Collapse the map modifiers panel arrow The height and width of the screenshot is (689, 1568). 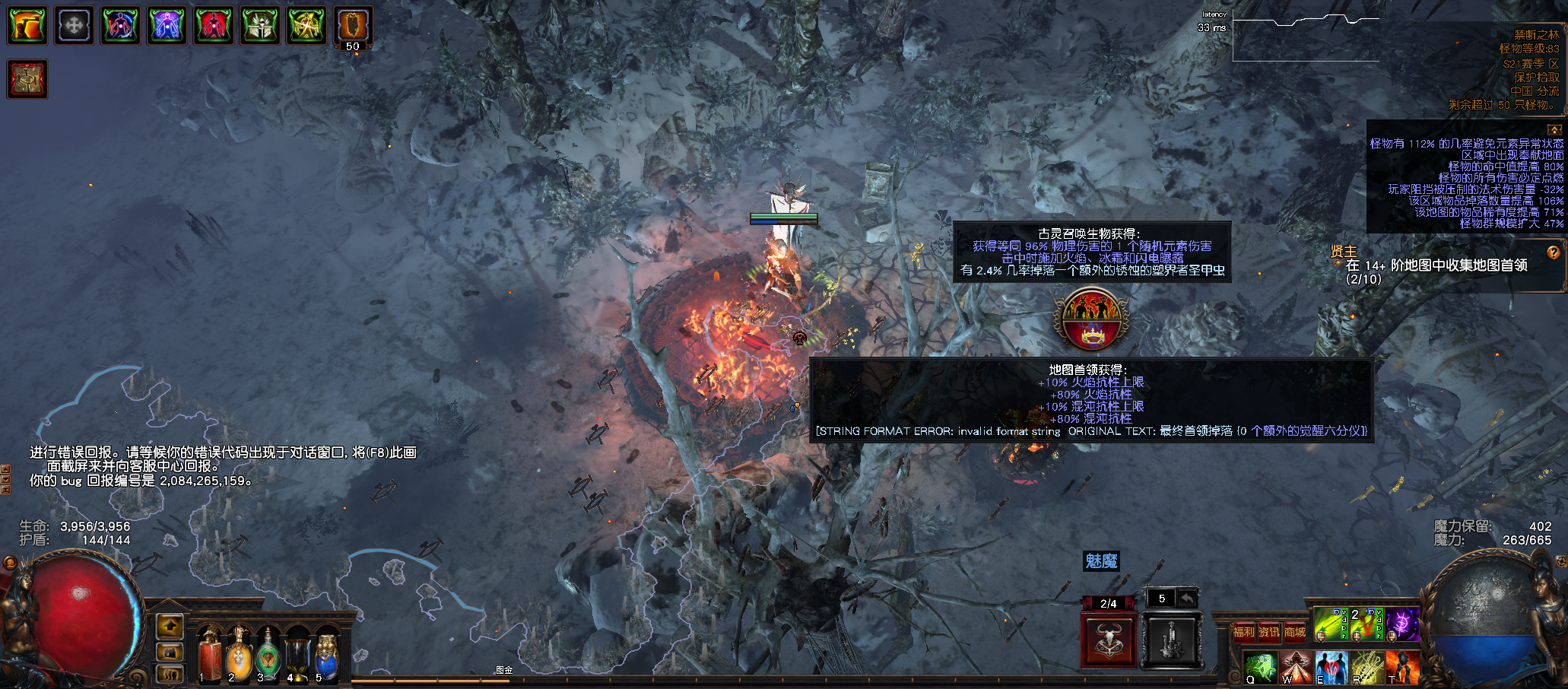(x=1554, y=130)
